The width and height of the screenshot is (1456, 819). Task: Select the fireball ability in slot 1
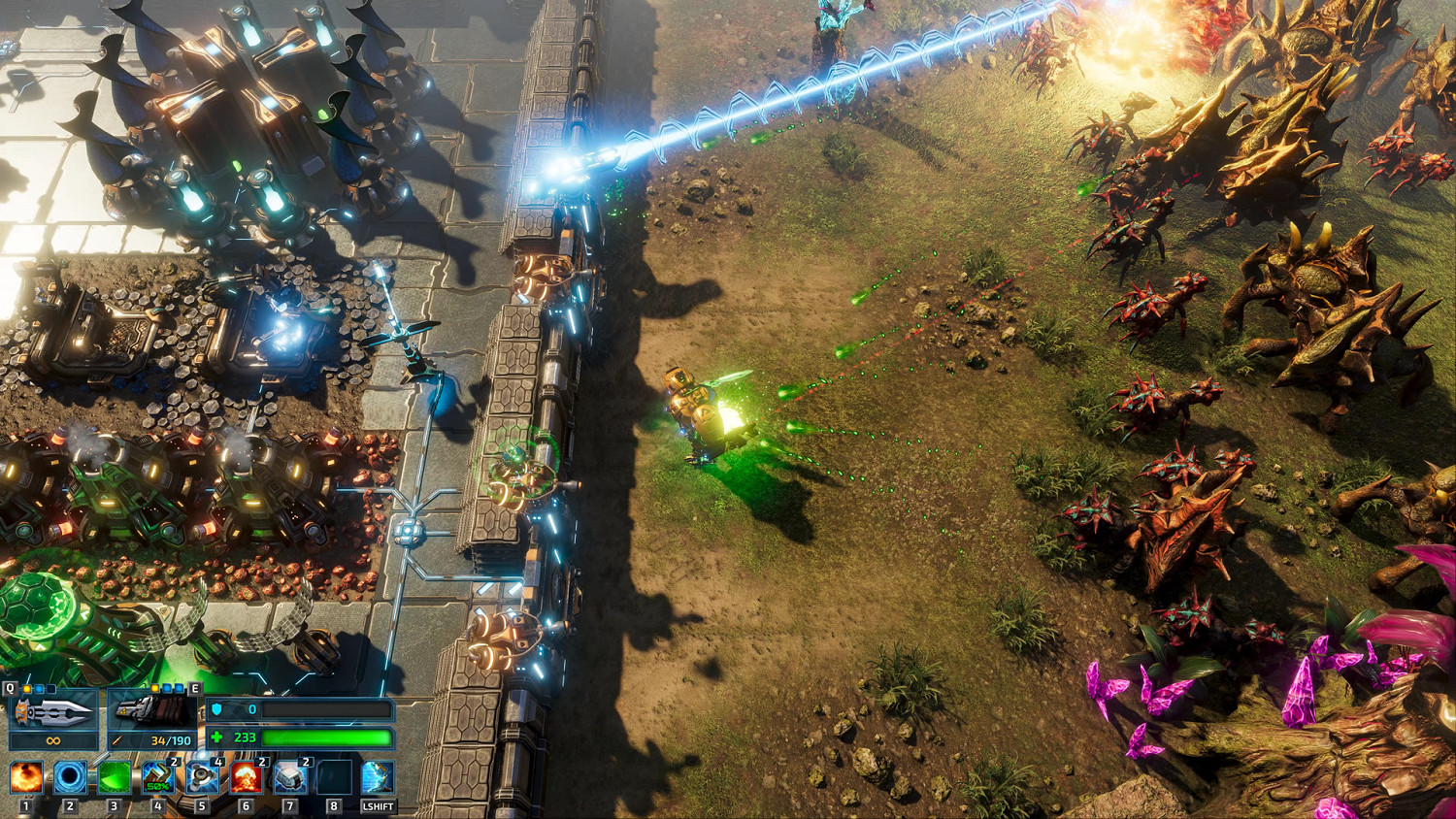coord(27,778)
